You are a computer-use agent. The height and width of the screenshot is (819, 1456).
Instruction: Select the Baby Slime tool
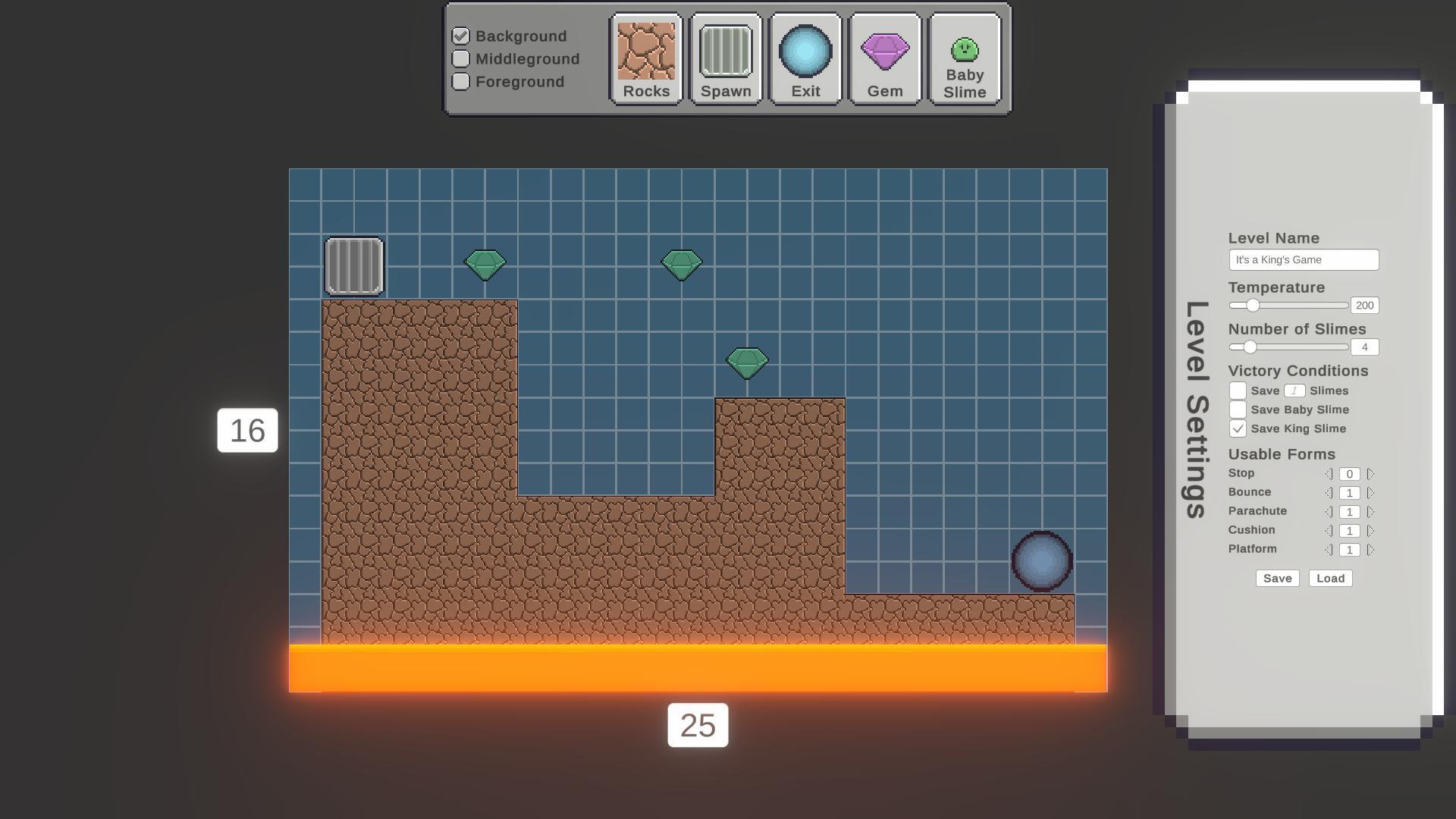coord(964,50)
